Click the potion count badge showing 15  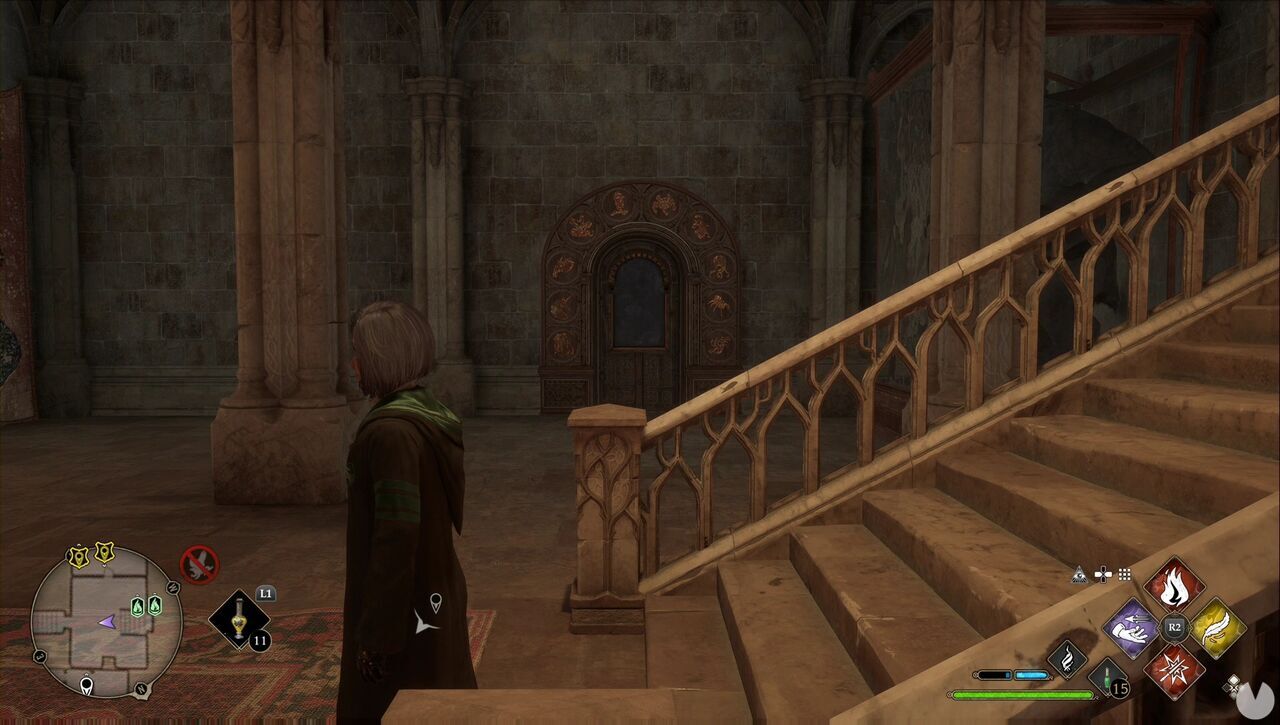[1120, 688]
